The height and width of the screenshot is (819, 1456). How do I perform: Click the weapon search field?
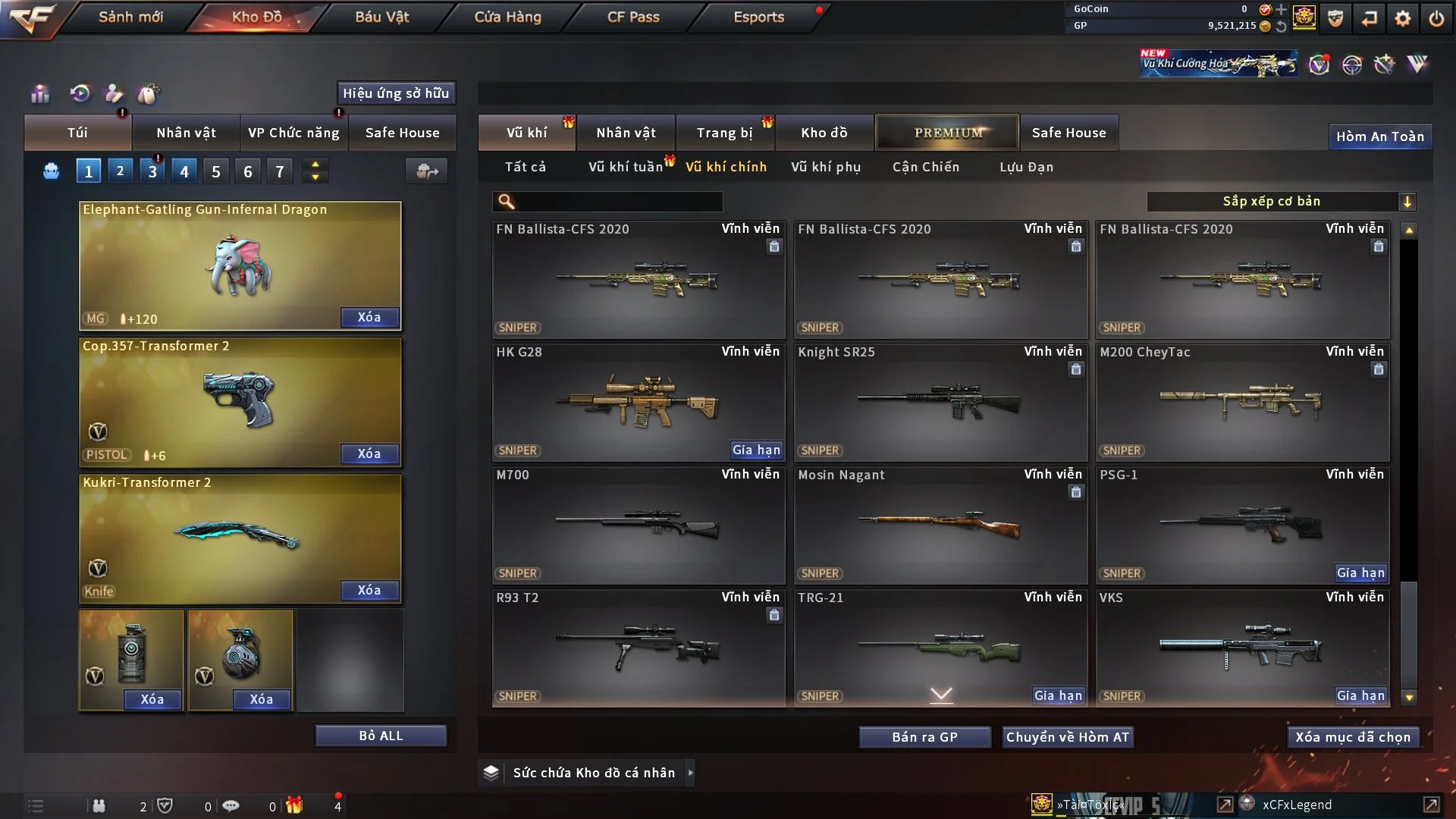pos(618,201)
